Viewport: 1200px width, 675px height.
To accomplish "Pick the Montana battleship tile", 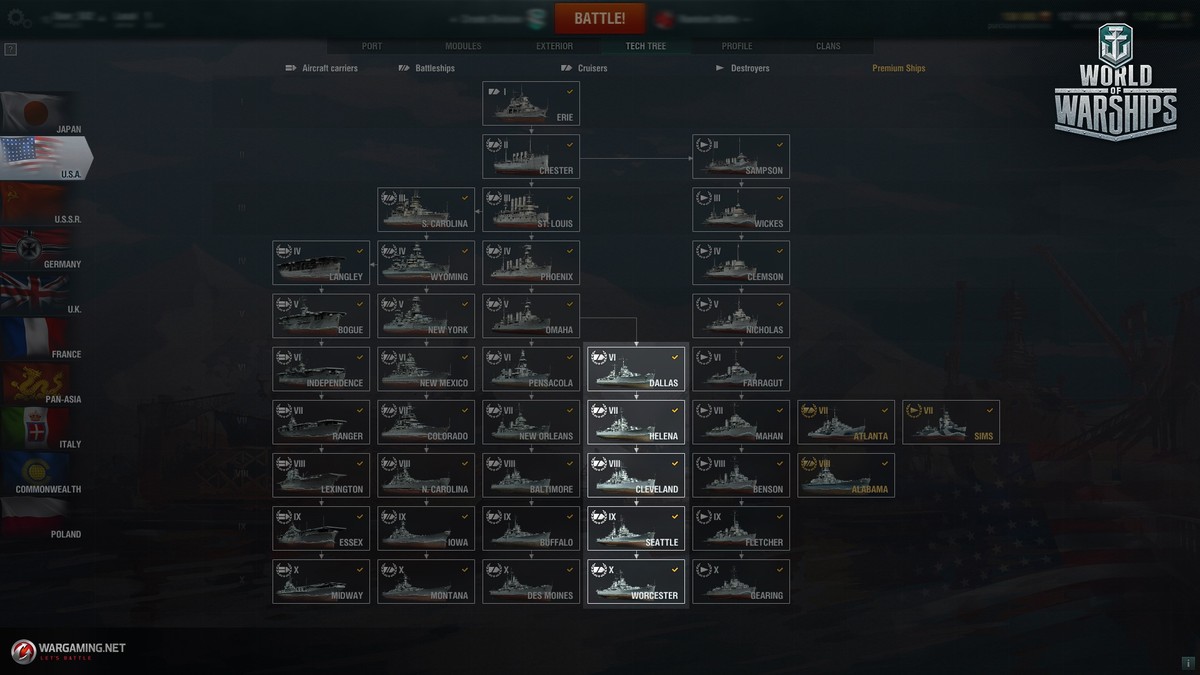I will [426, 581].
